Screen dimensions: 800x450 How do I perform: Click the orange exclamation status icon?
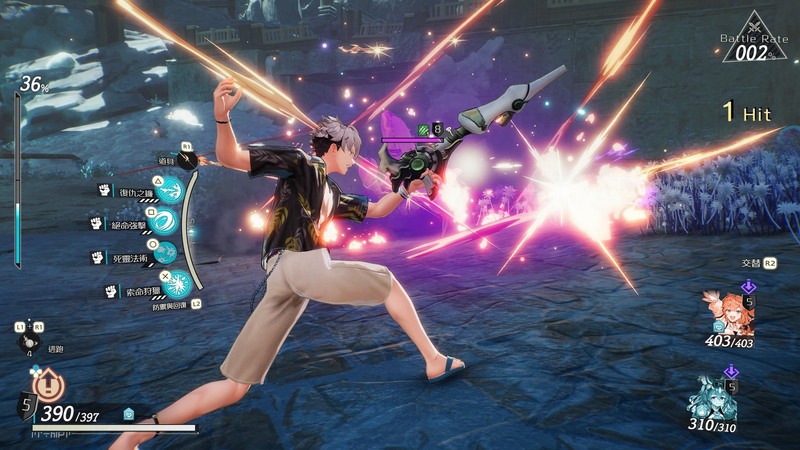[x=47, y=383]
